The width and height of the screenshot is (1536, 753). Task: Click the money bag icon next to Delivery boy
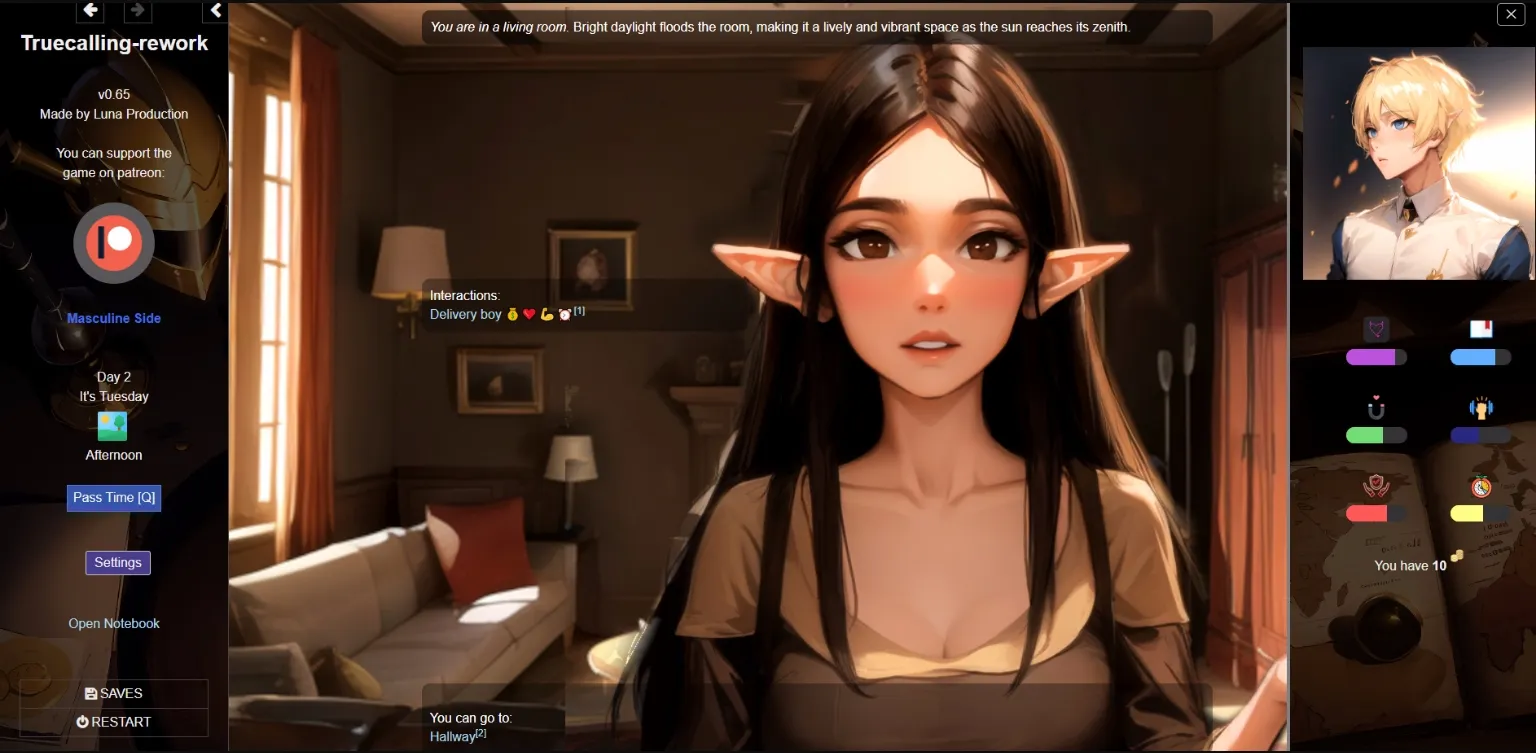(x=512, y=314)
